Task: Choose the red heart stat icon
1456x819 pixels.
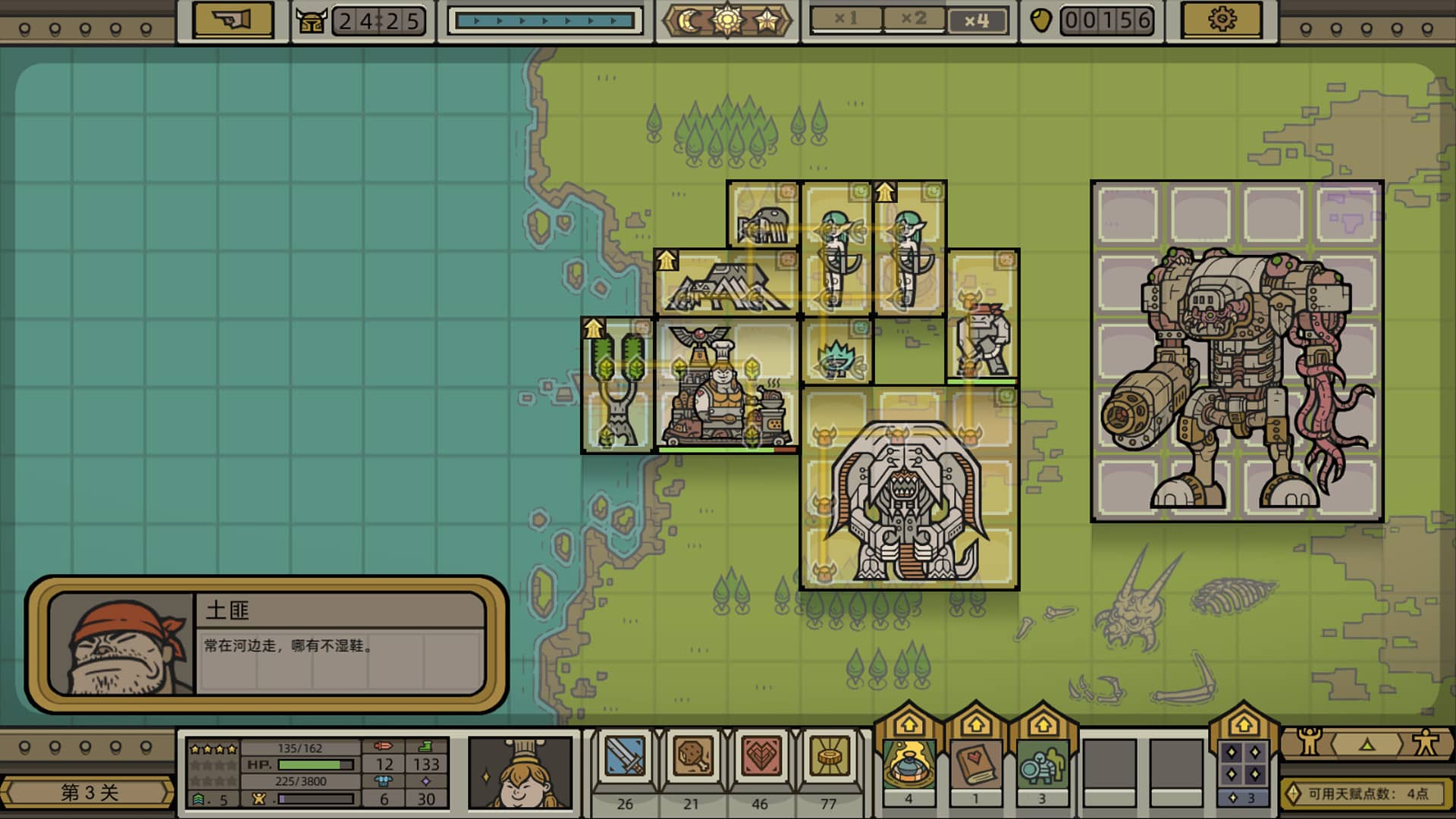Action: coord(761,759)
